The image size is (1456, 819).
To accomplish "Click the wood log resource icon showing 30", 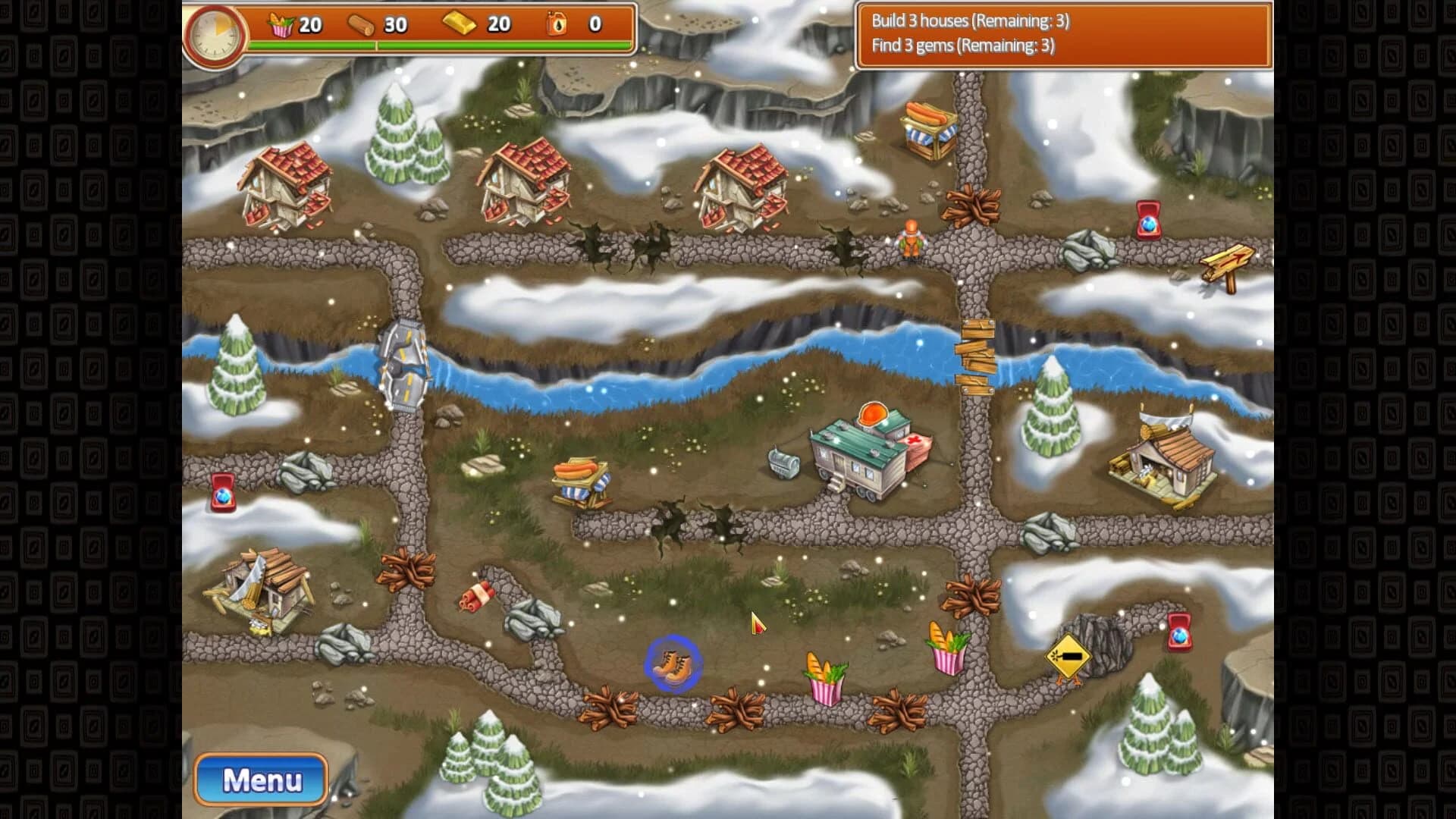I will pyautogui.click(x=362, y=24).
